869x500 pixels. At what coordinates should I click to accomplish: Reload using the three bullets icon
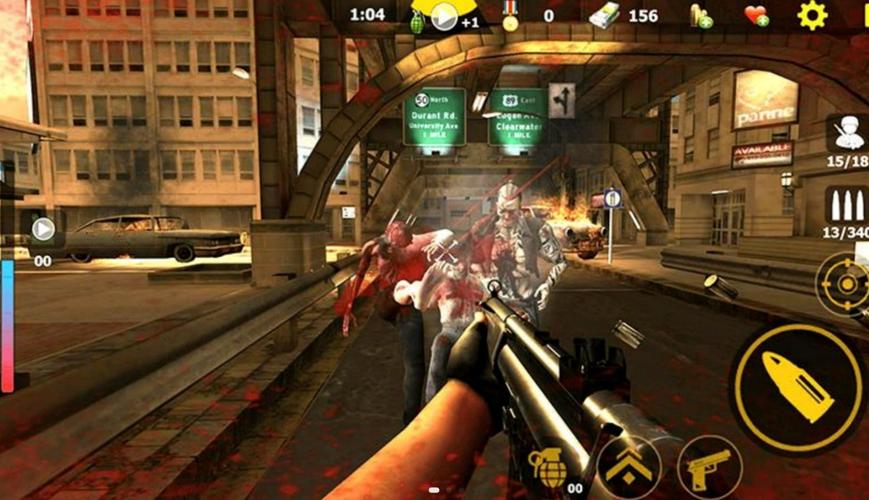(845, 205)
